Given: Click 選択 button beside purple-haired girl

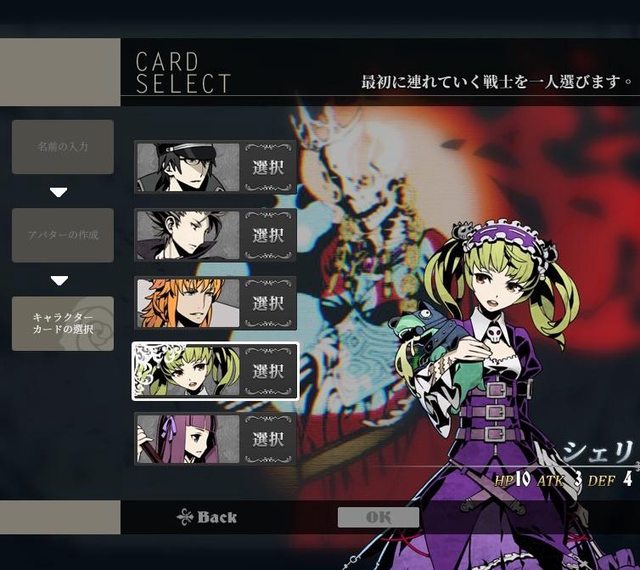Looking at the screenshot, I should click(269, 439).
